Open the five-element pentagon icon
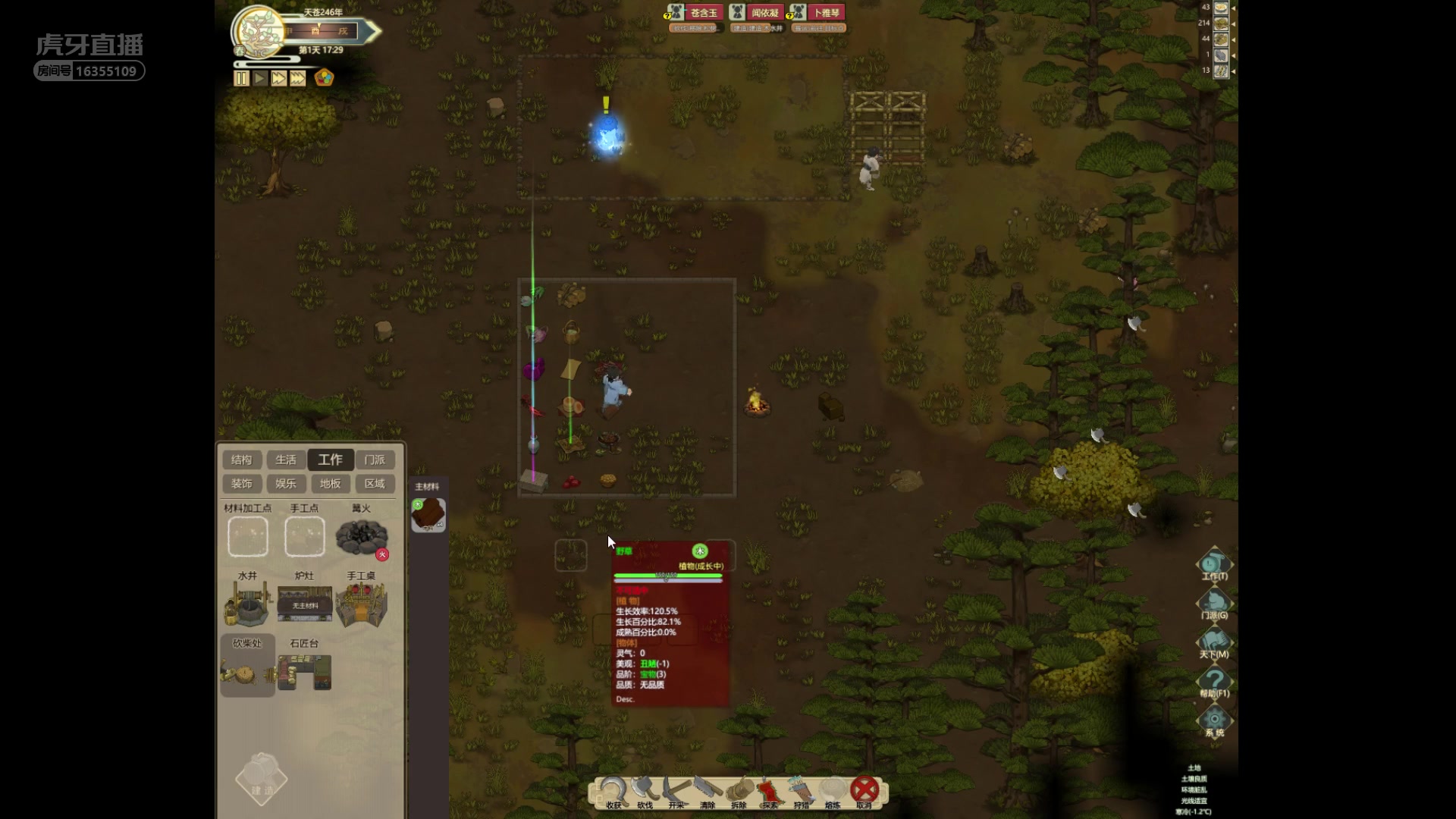The image size is (1456, 819). point(324,78)
